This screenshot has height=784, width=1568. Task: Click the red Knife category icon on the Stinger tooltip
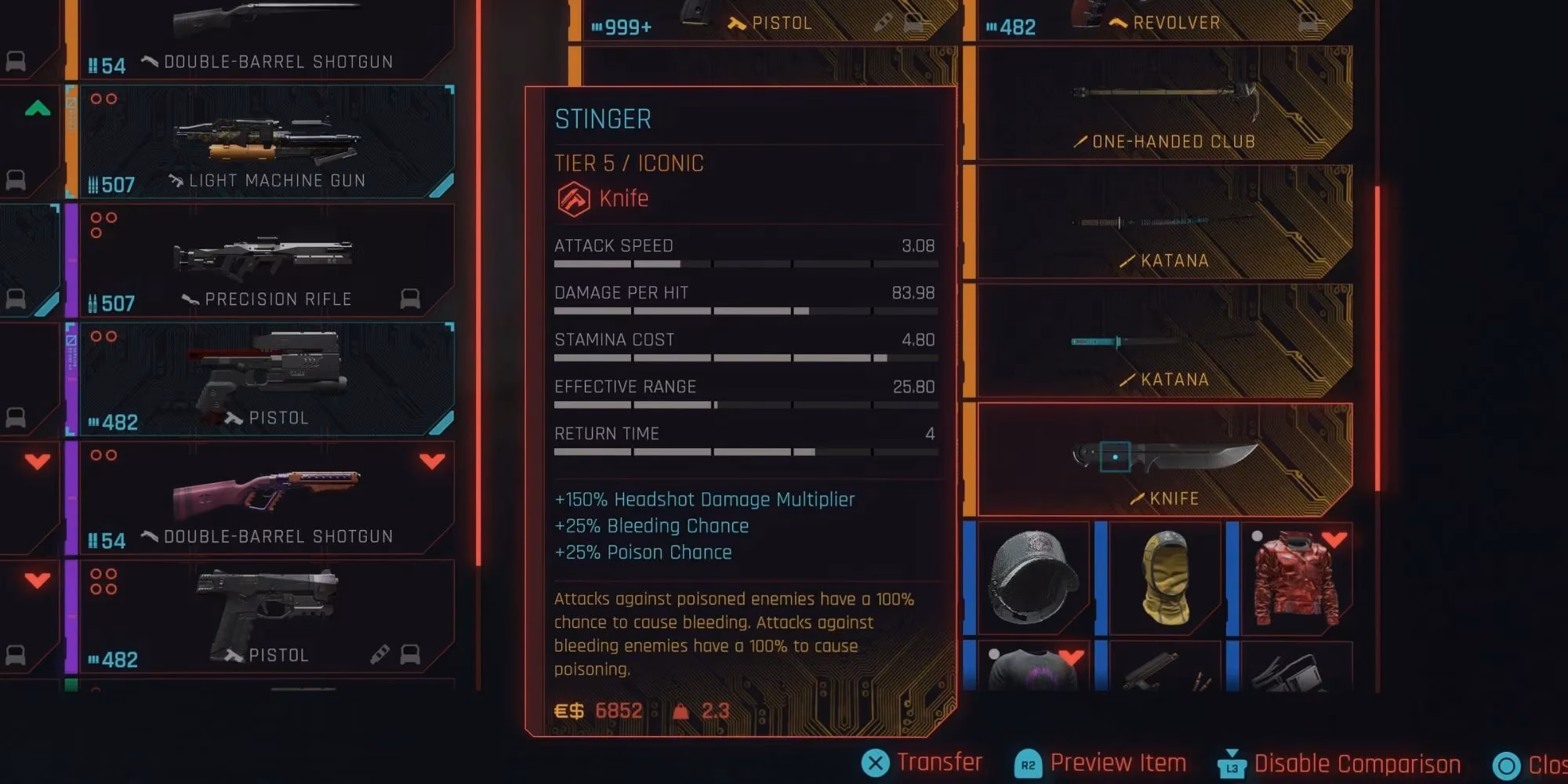point(573,198)
